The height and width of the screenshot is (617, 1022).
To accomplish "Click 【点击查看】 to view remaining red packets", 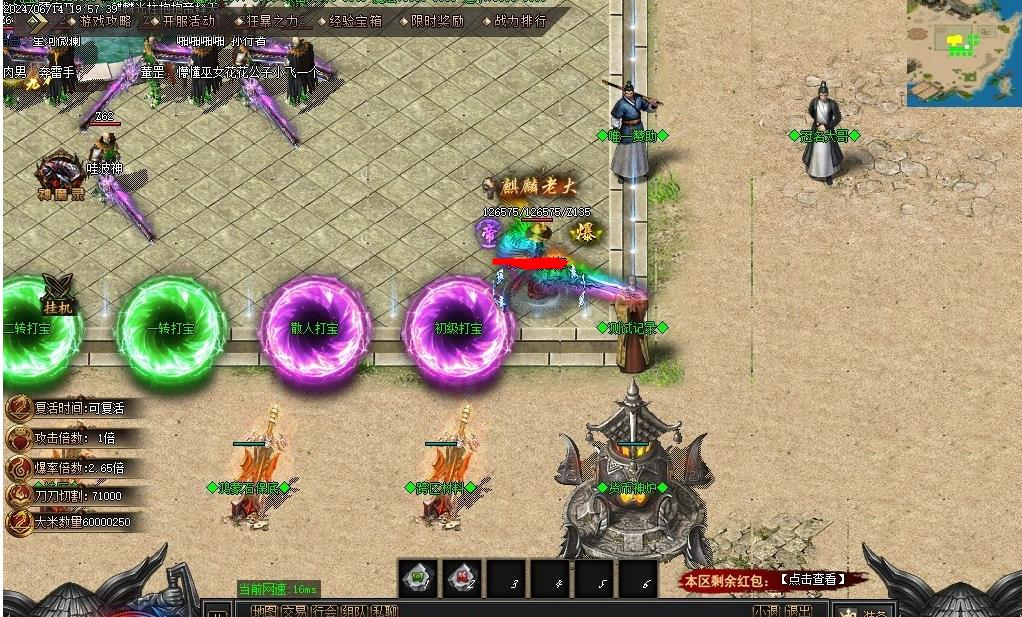I will pyautogui.click(x=812, y=579).
